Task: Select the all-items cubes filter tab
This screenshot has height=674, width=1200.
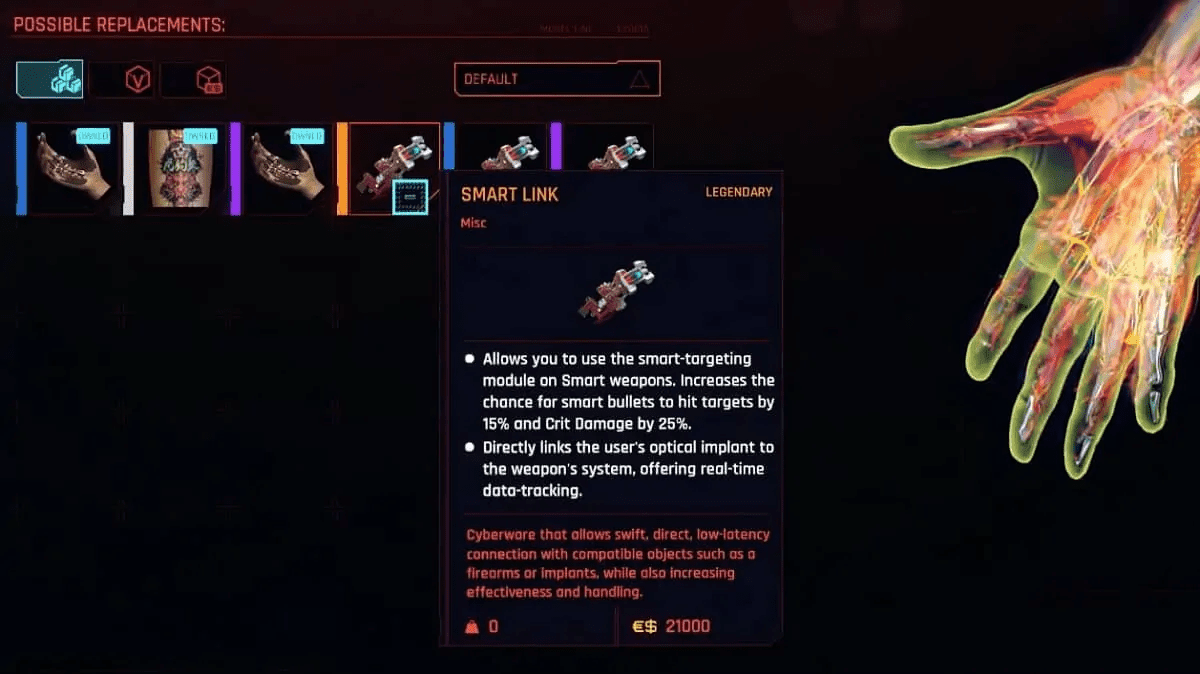Action: (49, 79)
